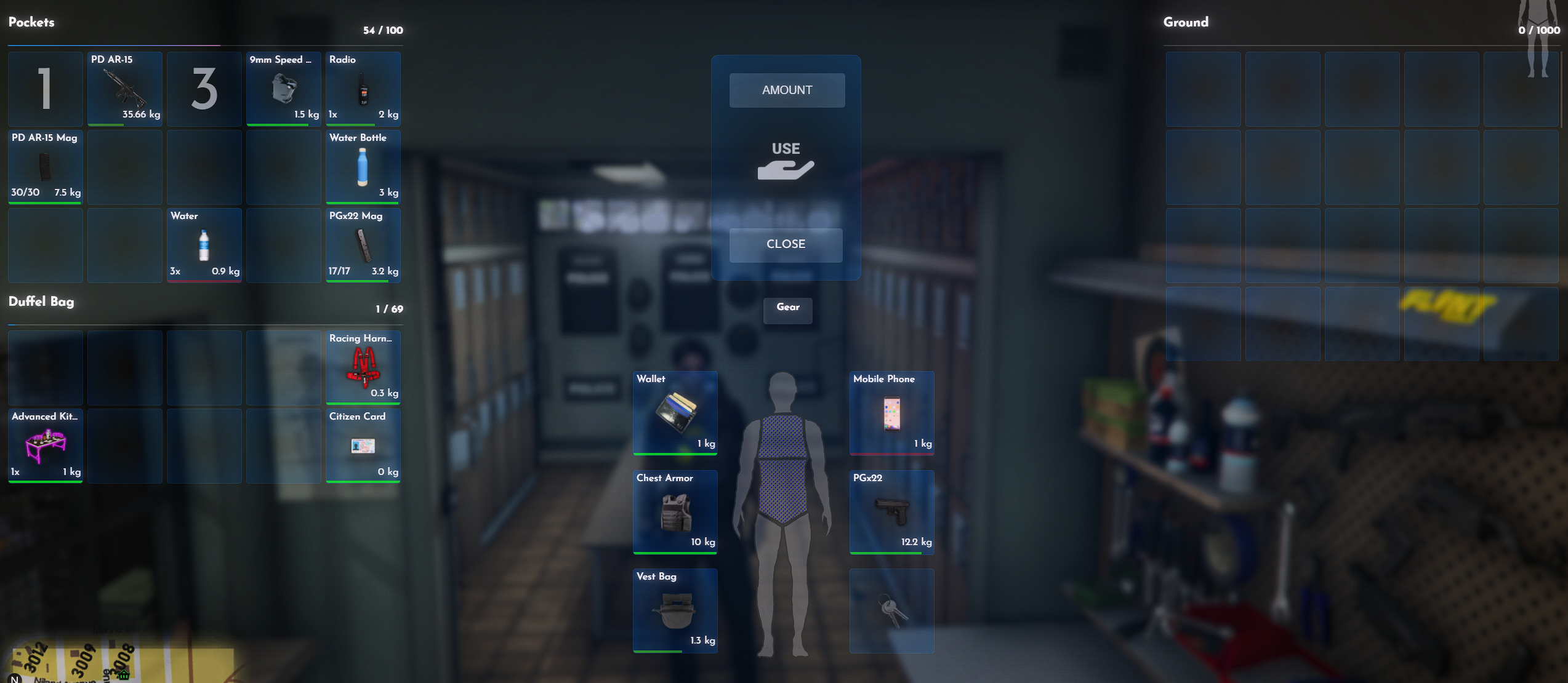Image resolution: width=1568 pixels, height=683 pixels.
Task: Open the Gear button
Action: pyautogui.click(x=787, y=308)
